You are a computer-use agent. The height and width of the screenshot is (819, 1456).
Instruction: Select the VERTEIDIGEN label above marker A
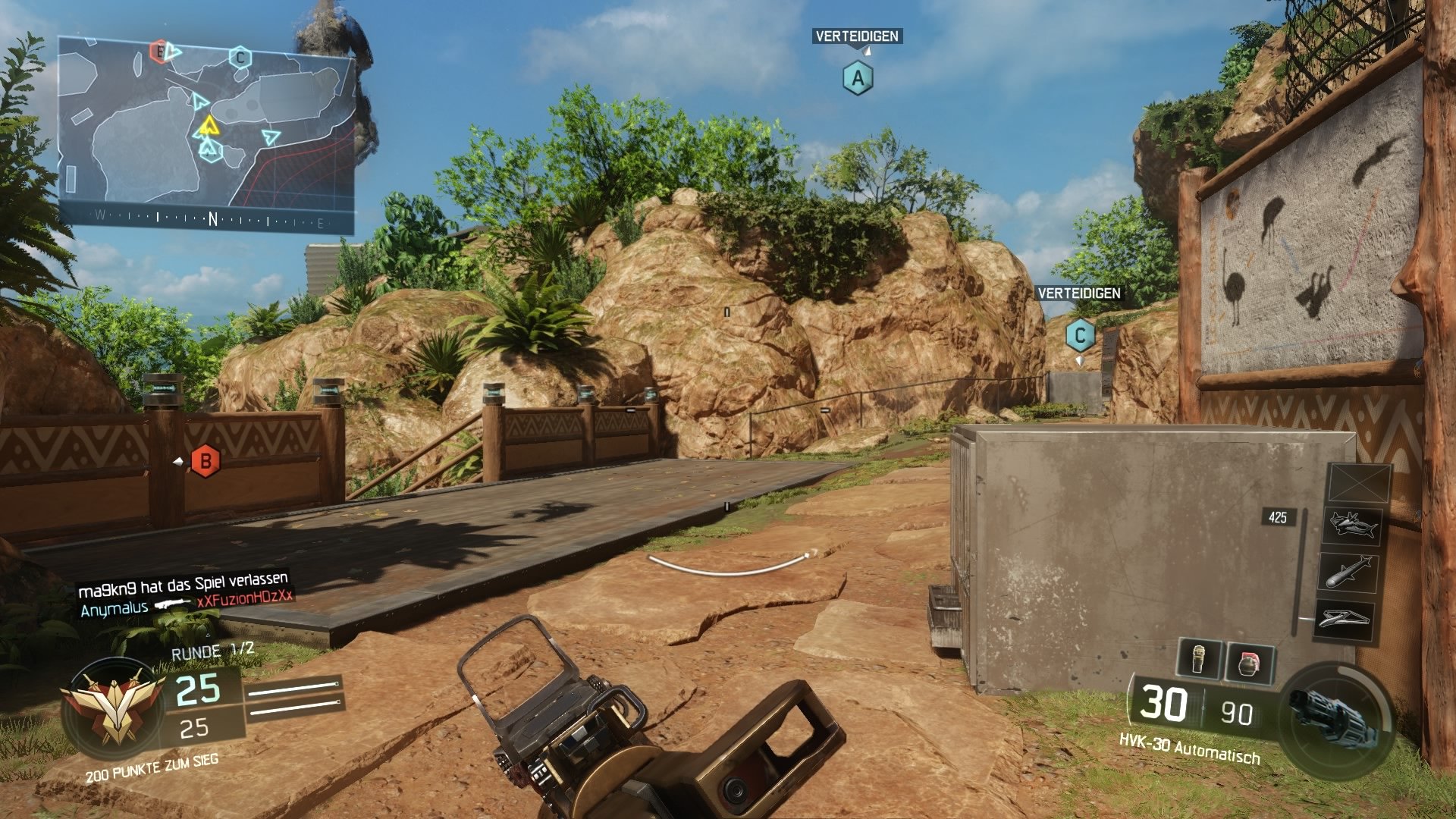coord(858,35)
